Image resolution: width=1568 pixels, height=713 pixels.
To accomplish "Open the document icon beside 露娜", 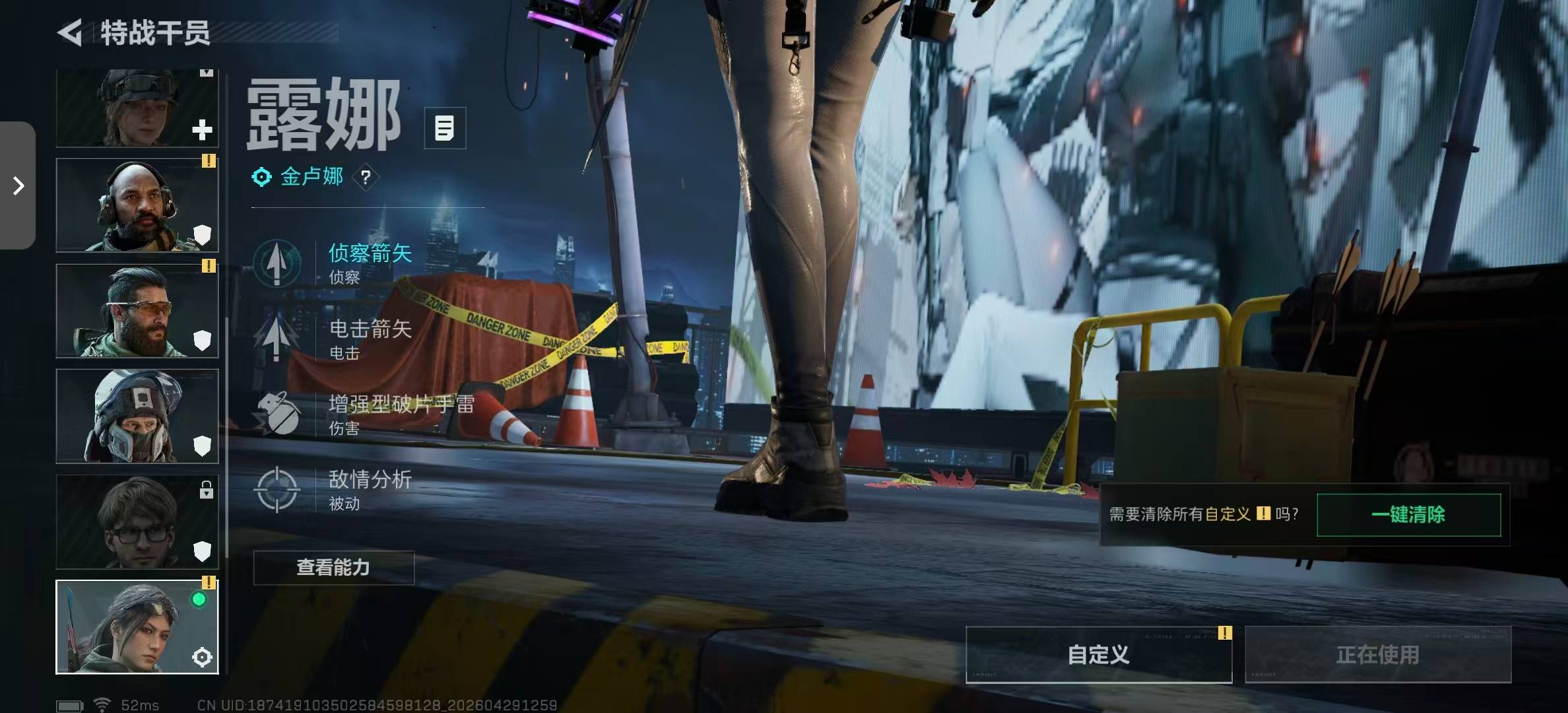I will (x=445, y=128).
